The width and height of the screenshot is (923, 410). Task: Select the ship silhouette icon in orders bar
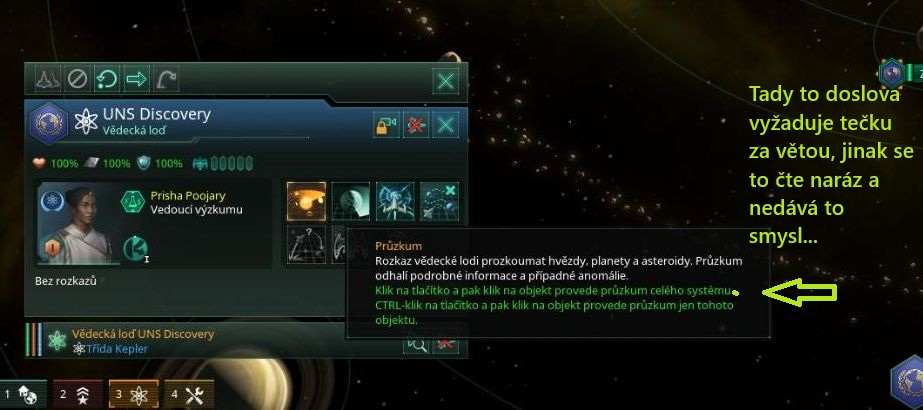tap(48, 78)
